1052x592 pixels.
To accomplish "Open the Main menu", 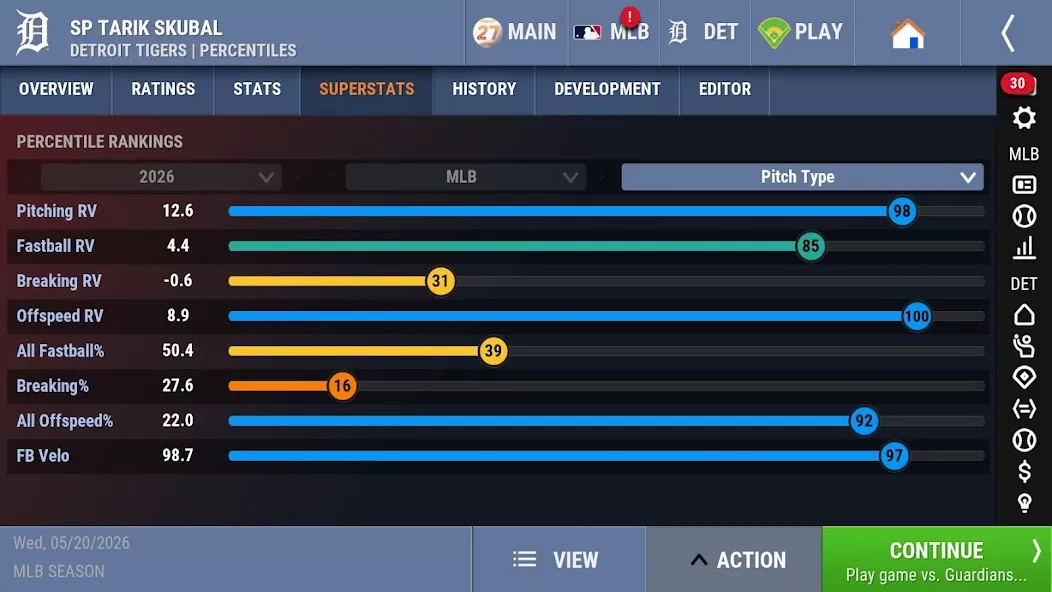I will 515,32.
